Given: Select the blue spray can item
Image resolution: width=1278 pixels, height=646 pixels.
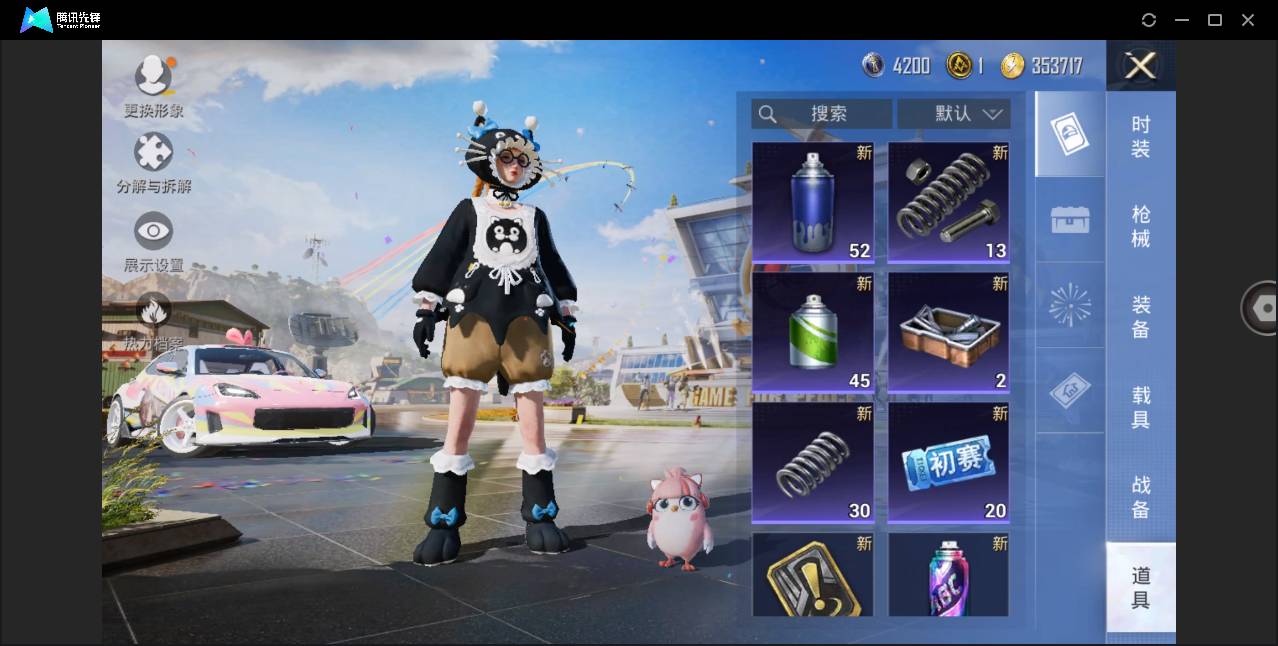Looking at the screenshot, I should coord(813,202).
